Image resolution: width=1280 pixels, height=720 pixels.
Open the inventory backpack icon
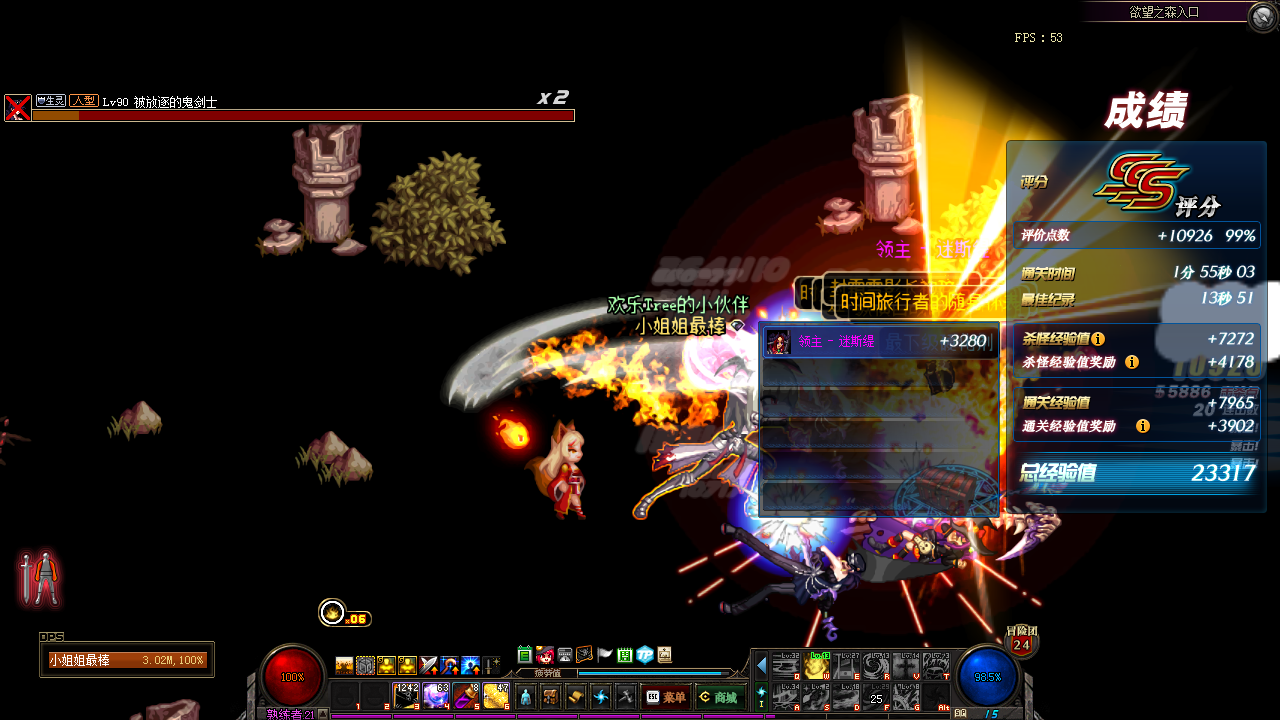(x=550, y=697)
